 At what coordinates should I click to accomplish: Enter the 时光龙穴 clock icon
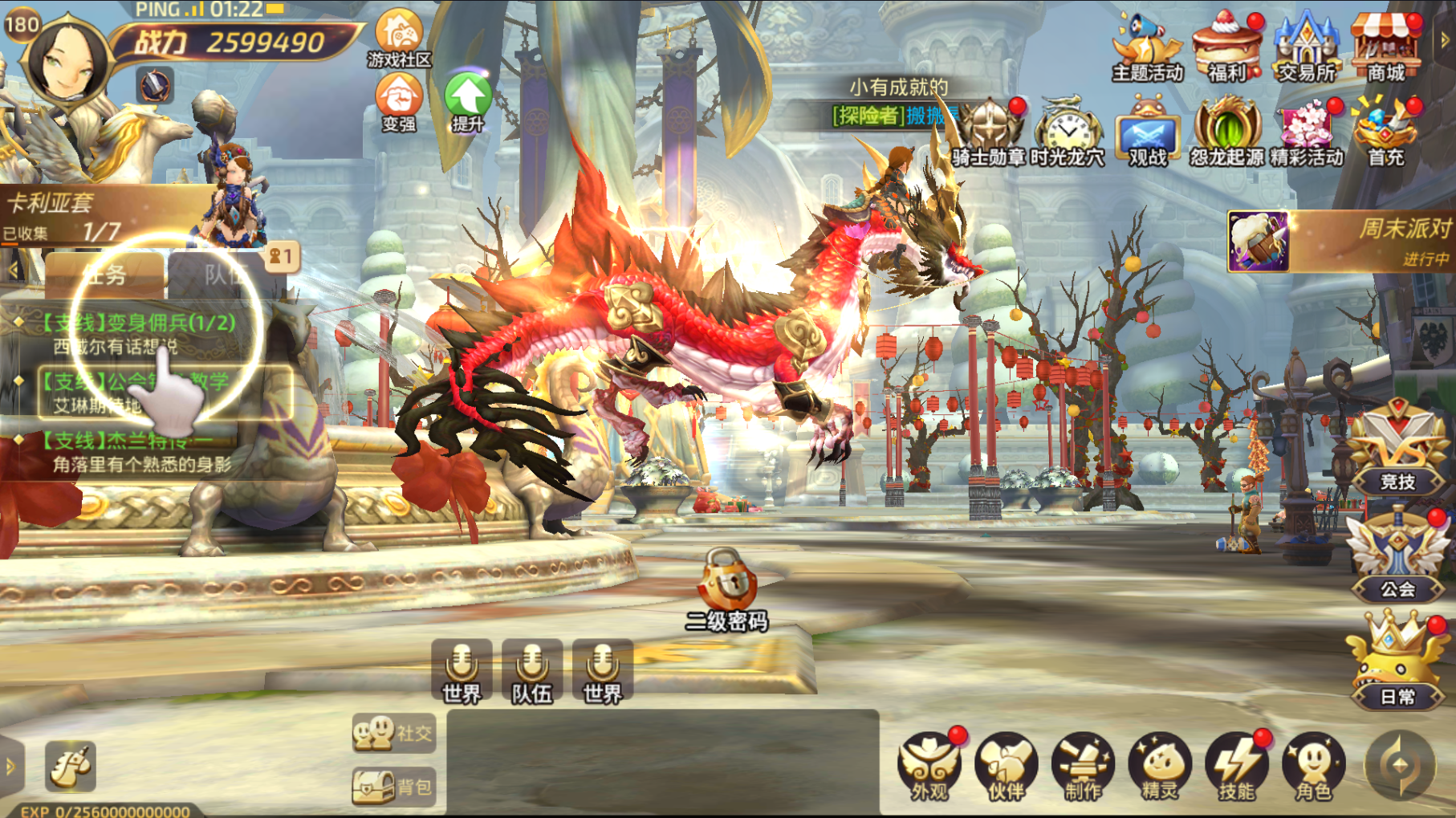tap(1068, 132)
